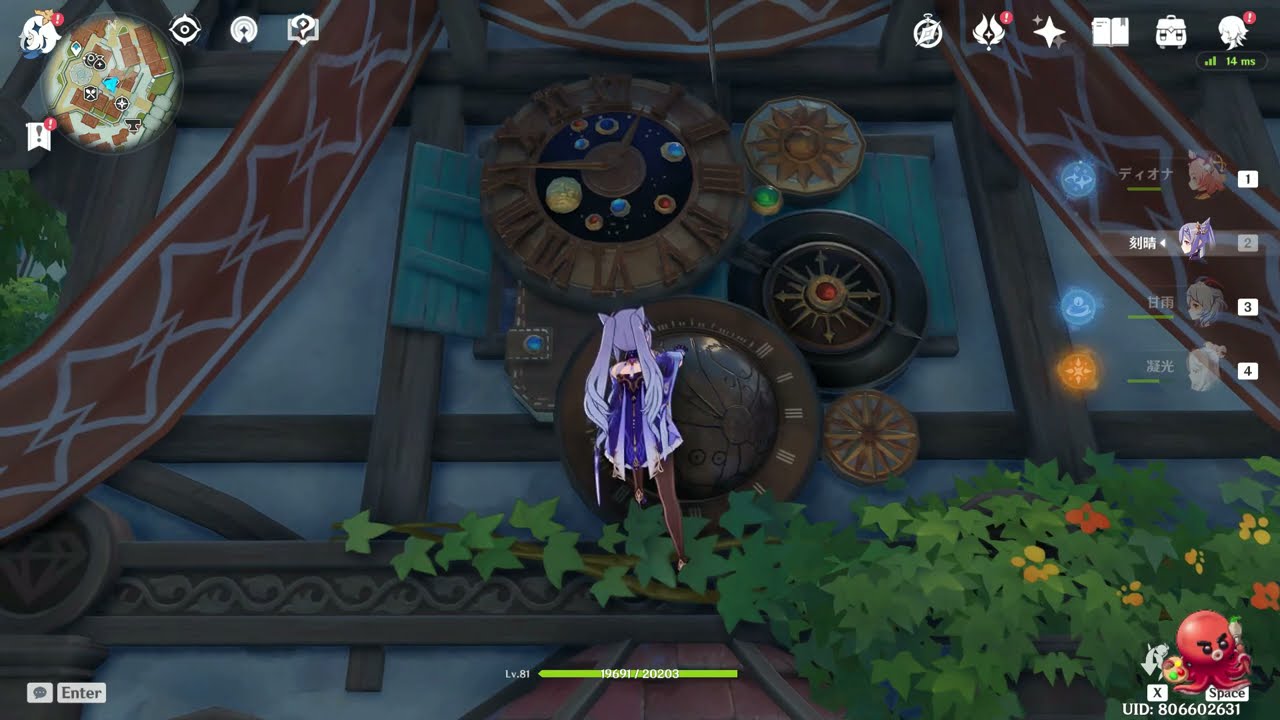Screen dimensions: 1280x720
Task: Open the open-book handbook icon
Action: (1110, 32)
